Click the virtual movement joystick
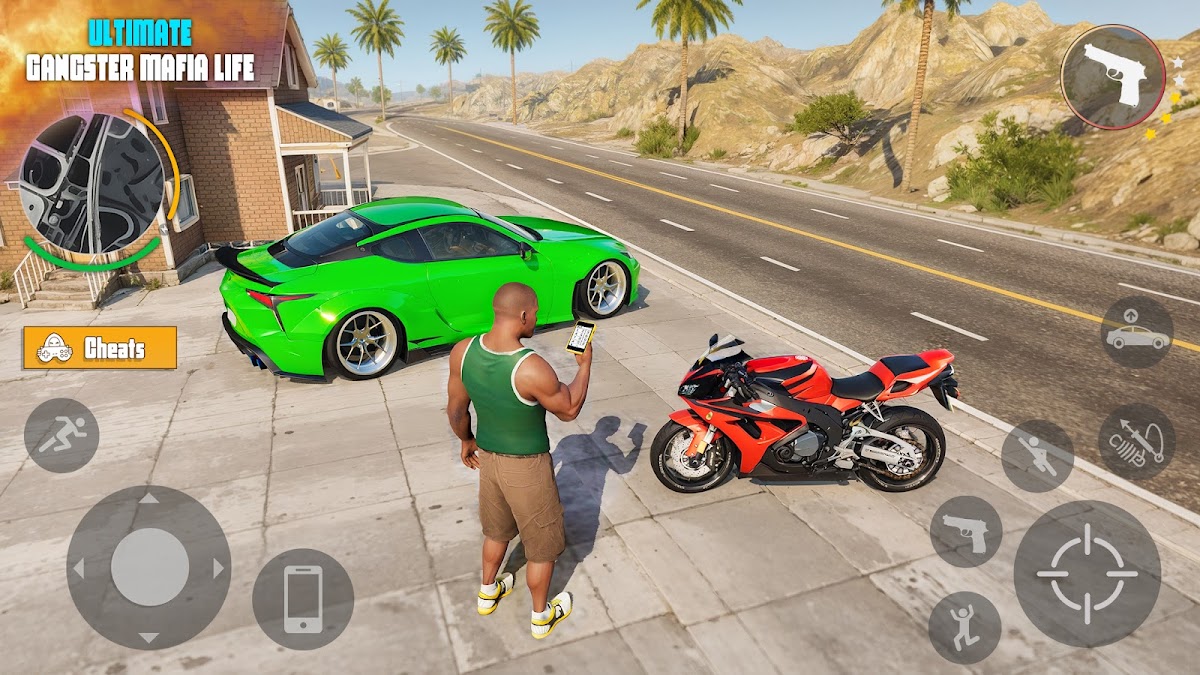 149,567
